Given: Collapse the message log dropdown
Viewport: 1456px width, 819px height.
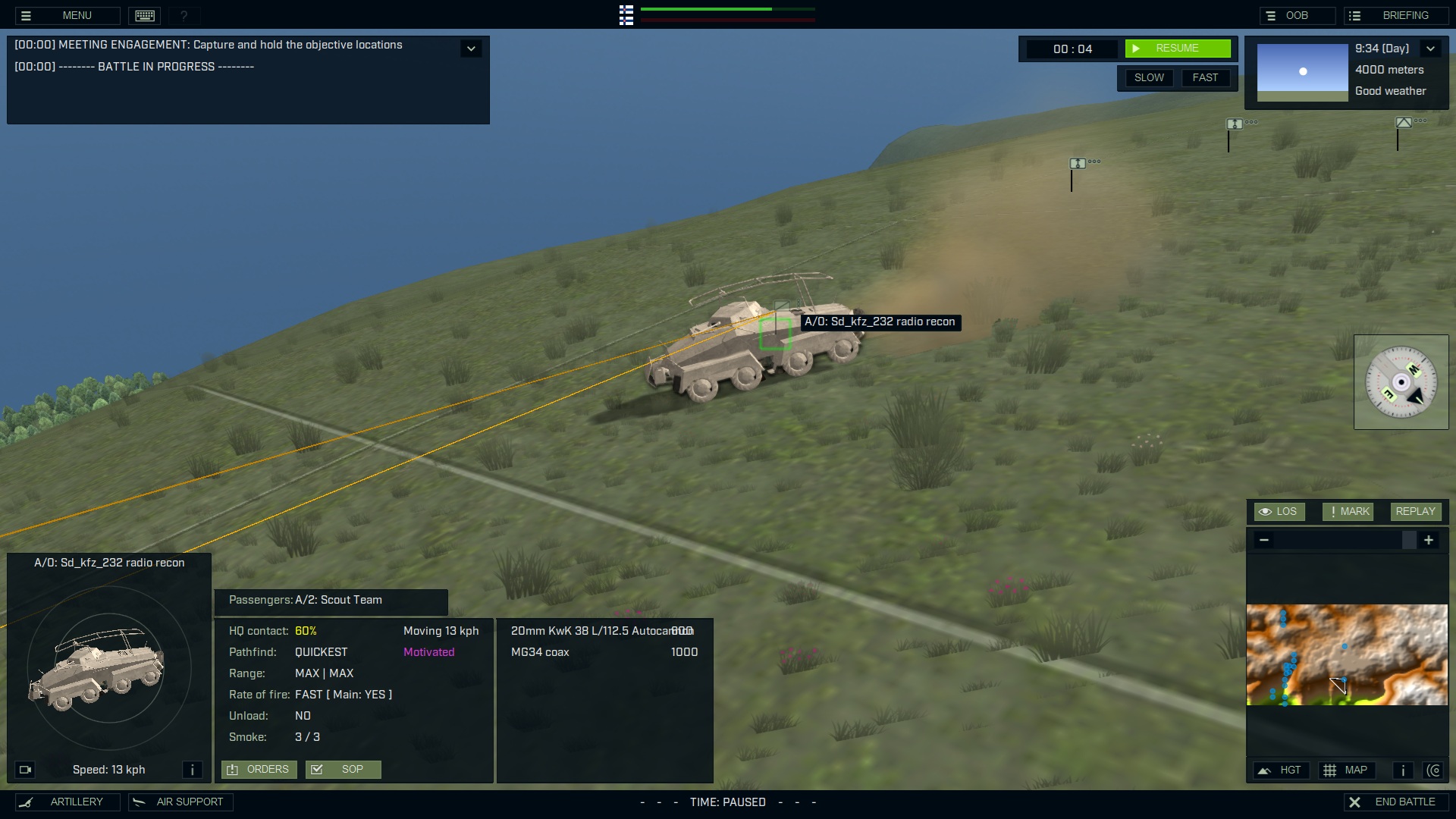Looking at the screenshot, I should click(471, 49).
